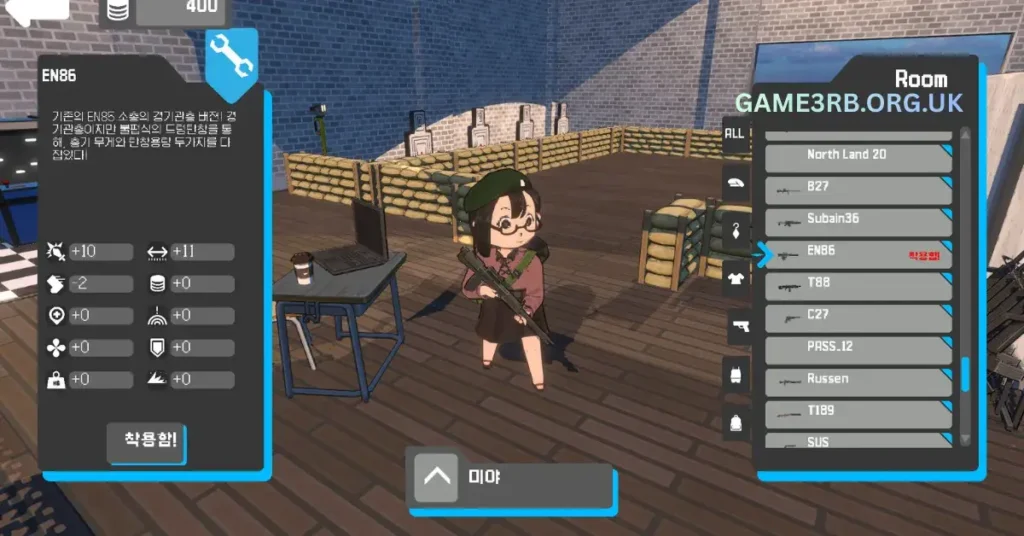Open the tactical vest category
This screenshot has height=536, width=1024.
(x=735, y=374)
